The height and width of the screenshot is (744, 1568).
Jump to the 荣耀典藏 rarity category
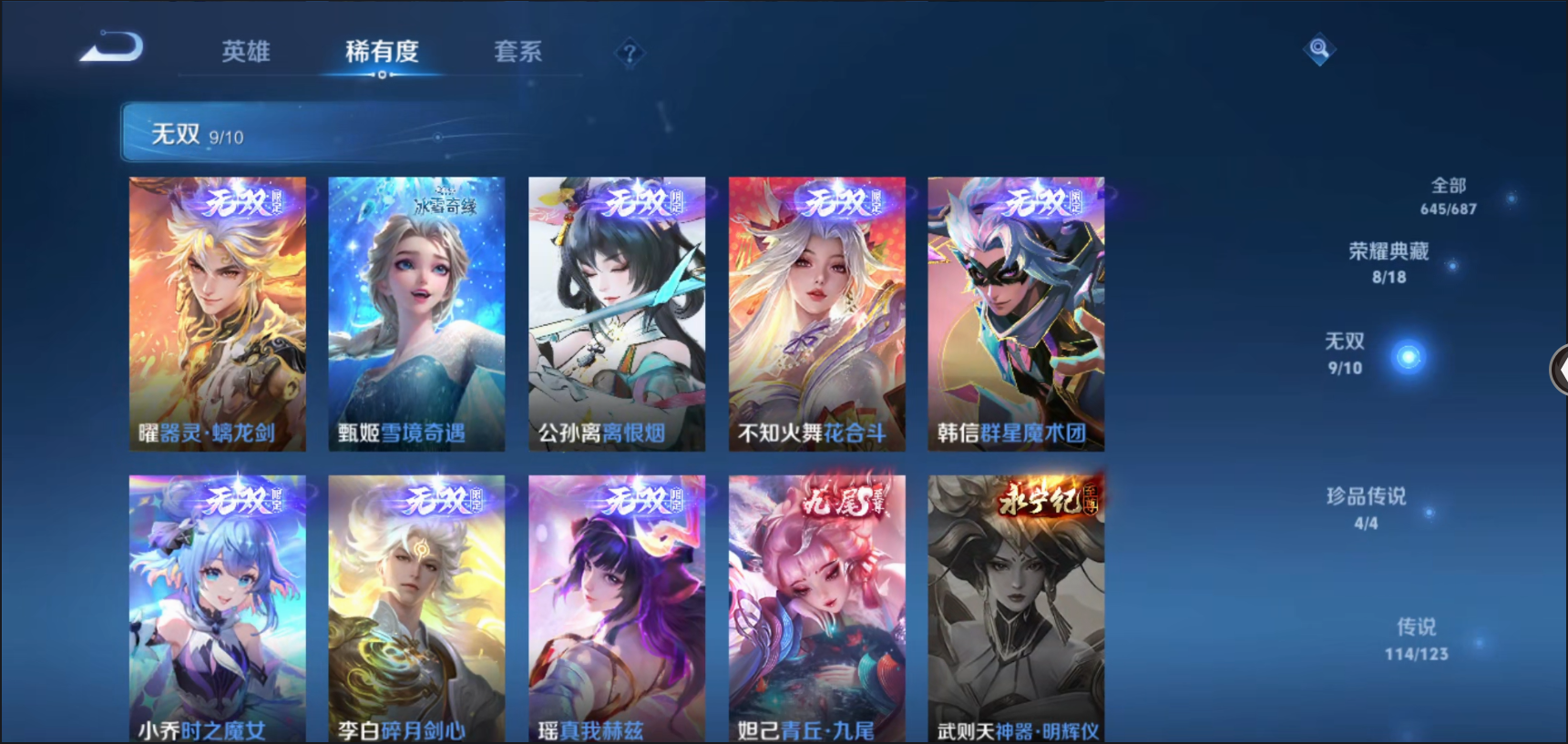click(x=1389, y=262)
